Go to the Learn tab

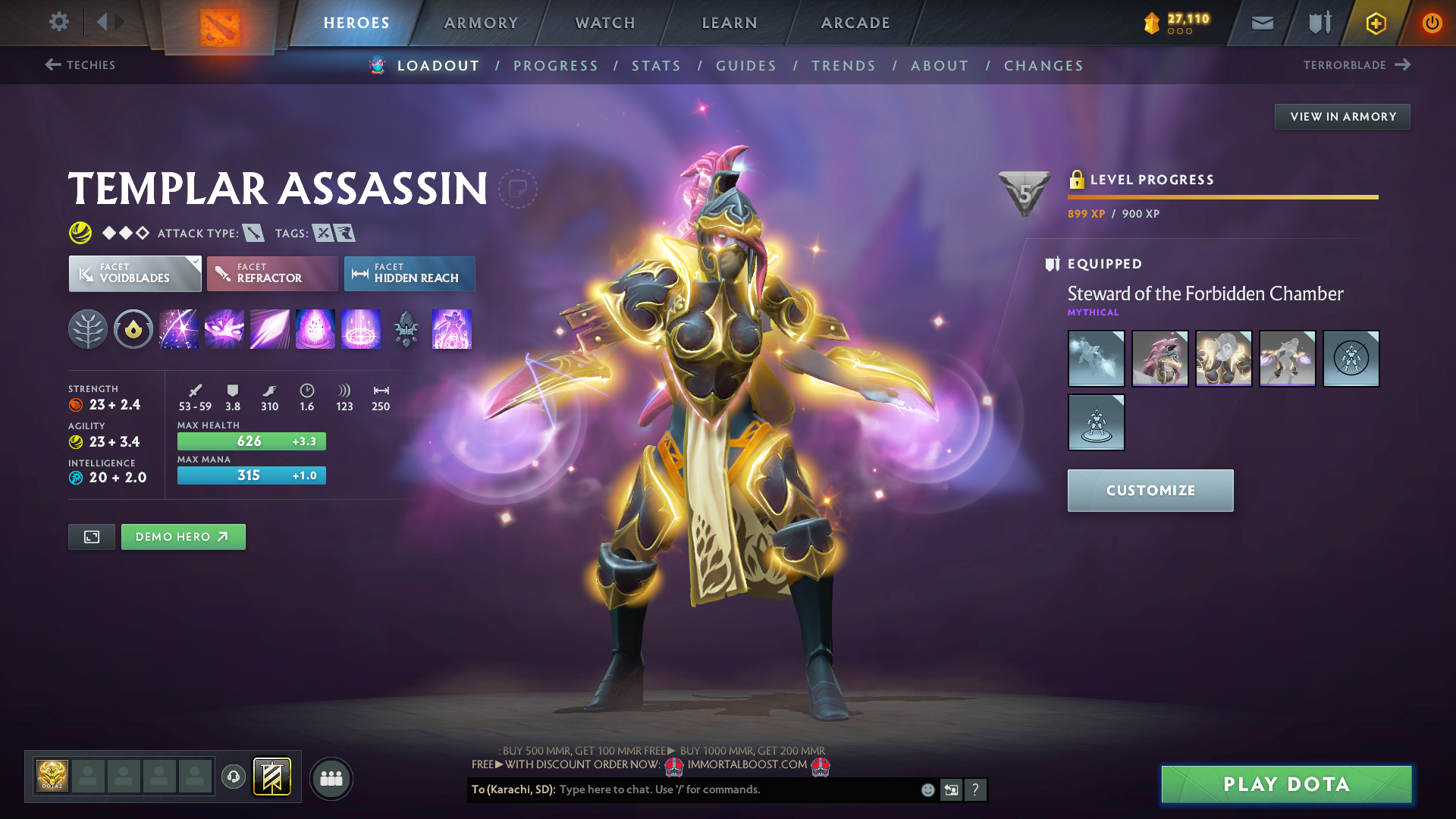(x=730, y=23)
